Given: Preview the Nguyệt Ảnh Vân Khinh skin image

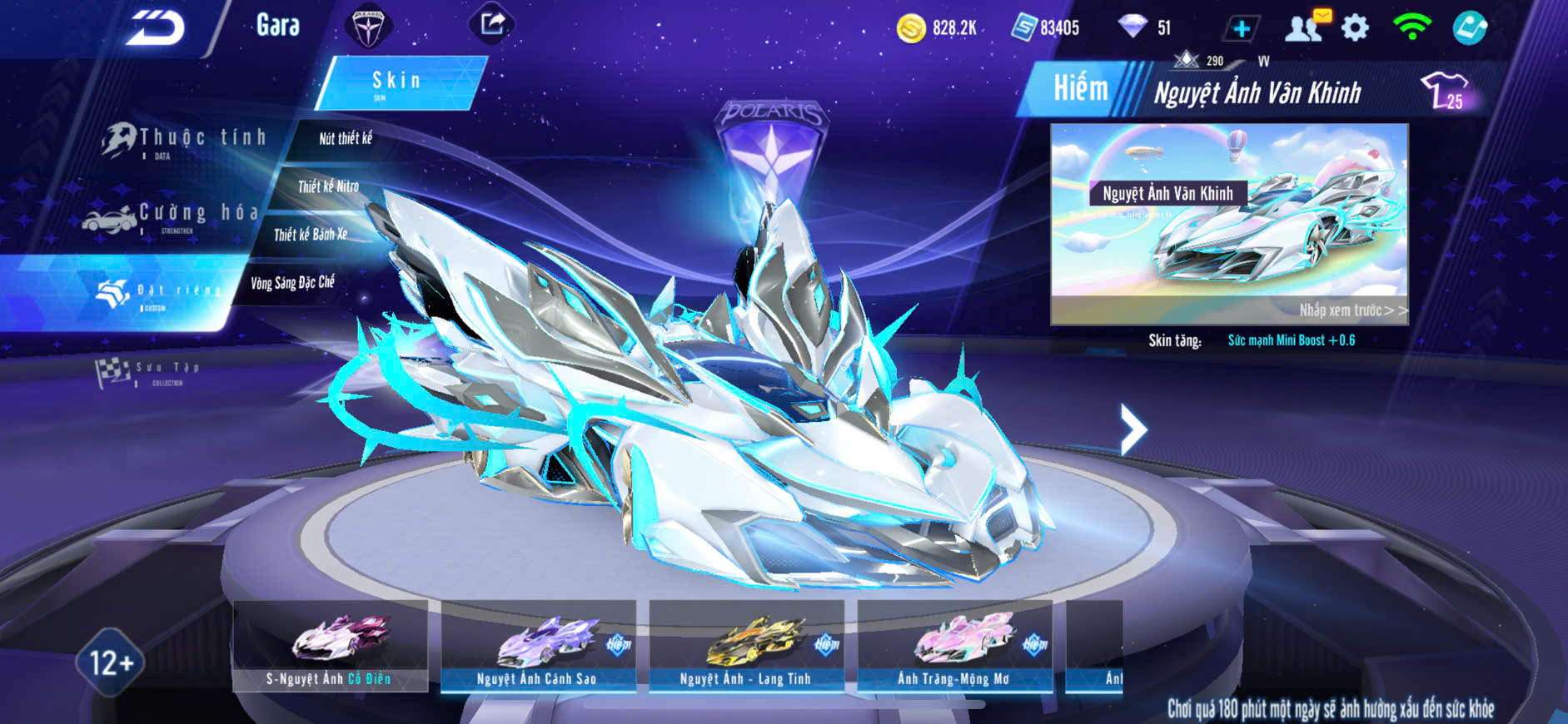Looking at the screenshot, I should (x=1229, y=223).
